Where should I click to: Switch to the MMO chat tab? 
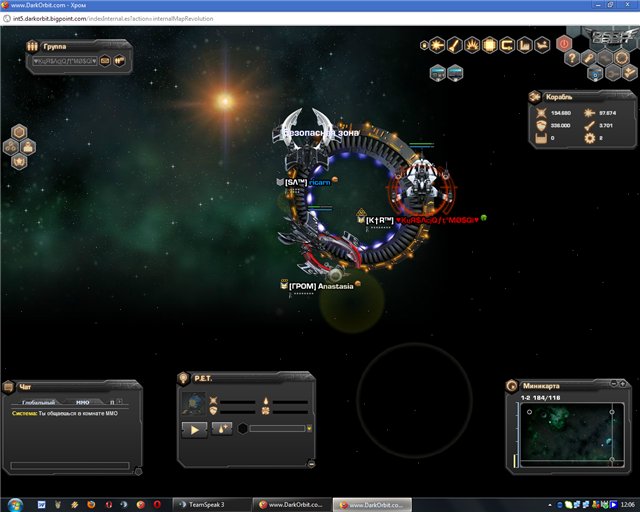(83, 401)
